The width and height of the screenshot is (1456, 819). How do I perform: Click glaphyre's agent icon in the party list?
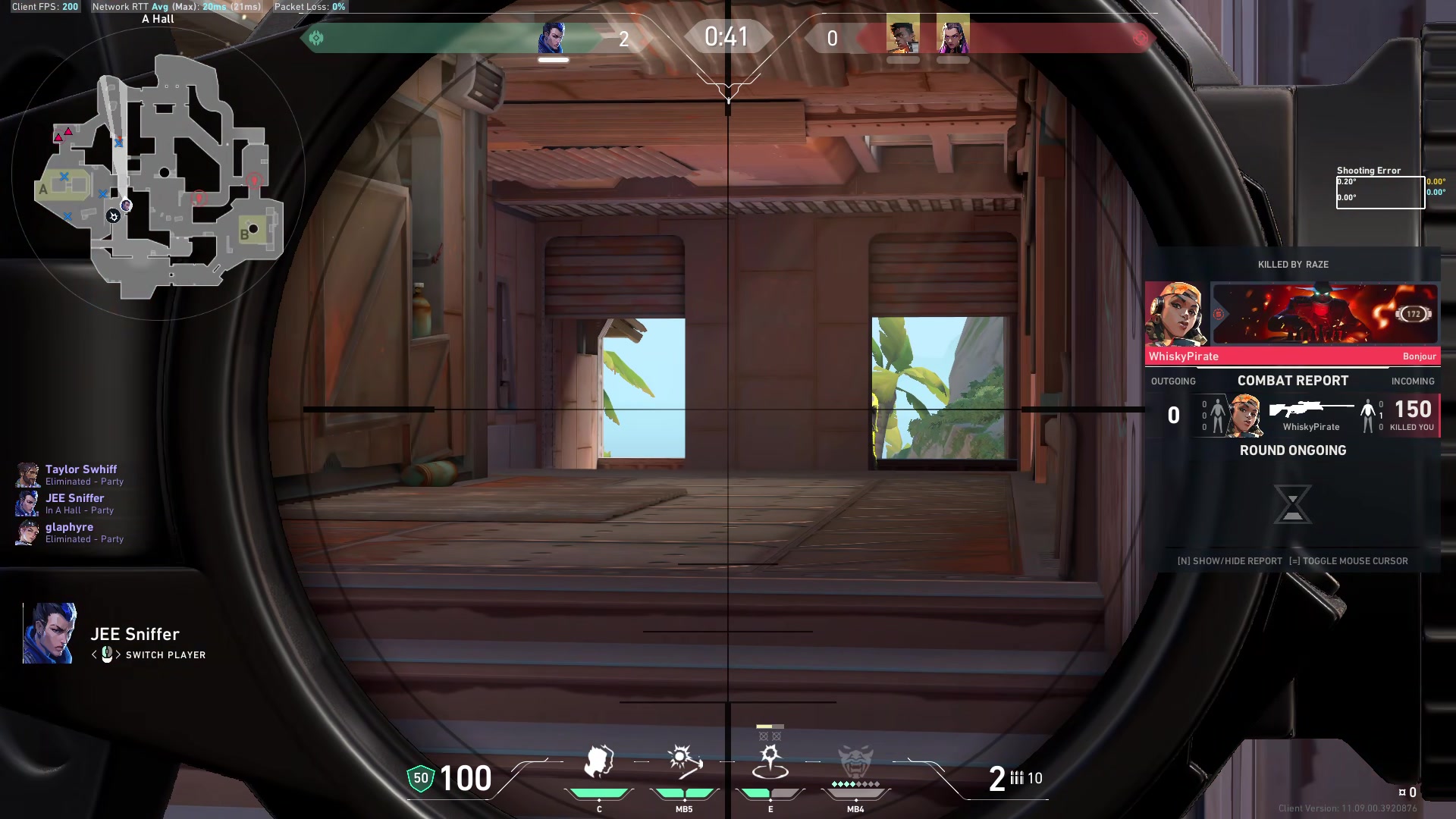[x=27, y=532]
